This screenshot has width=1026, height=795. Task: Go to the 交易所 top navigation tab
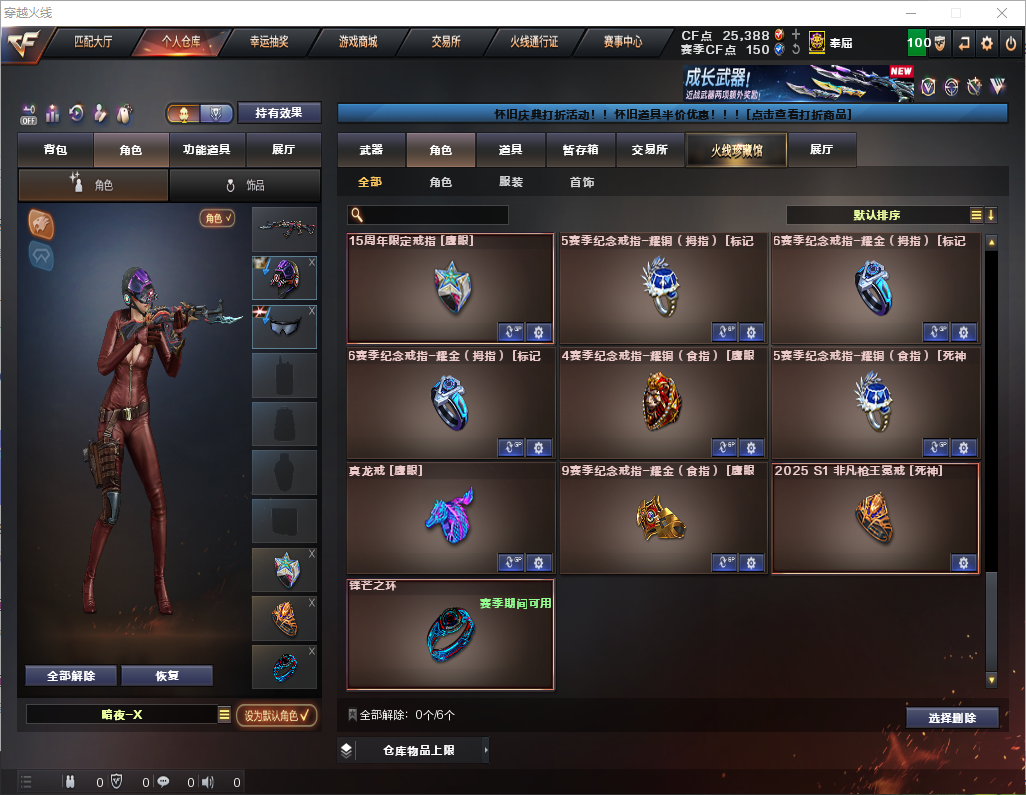click(446, 42)
